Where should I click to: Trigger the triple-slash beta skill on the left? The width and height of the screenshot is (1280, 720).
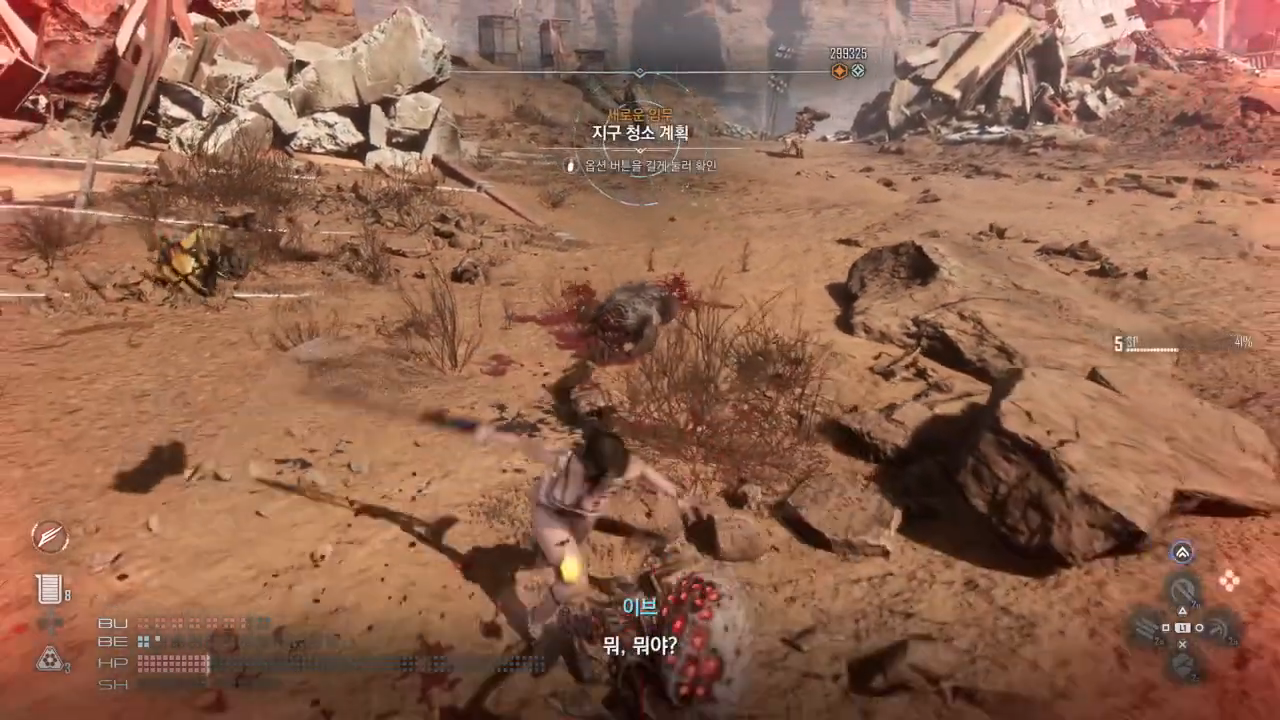click(x=1145, y=628)
